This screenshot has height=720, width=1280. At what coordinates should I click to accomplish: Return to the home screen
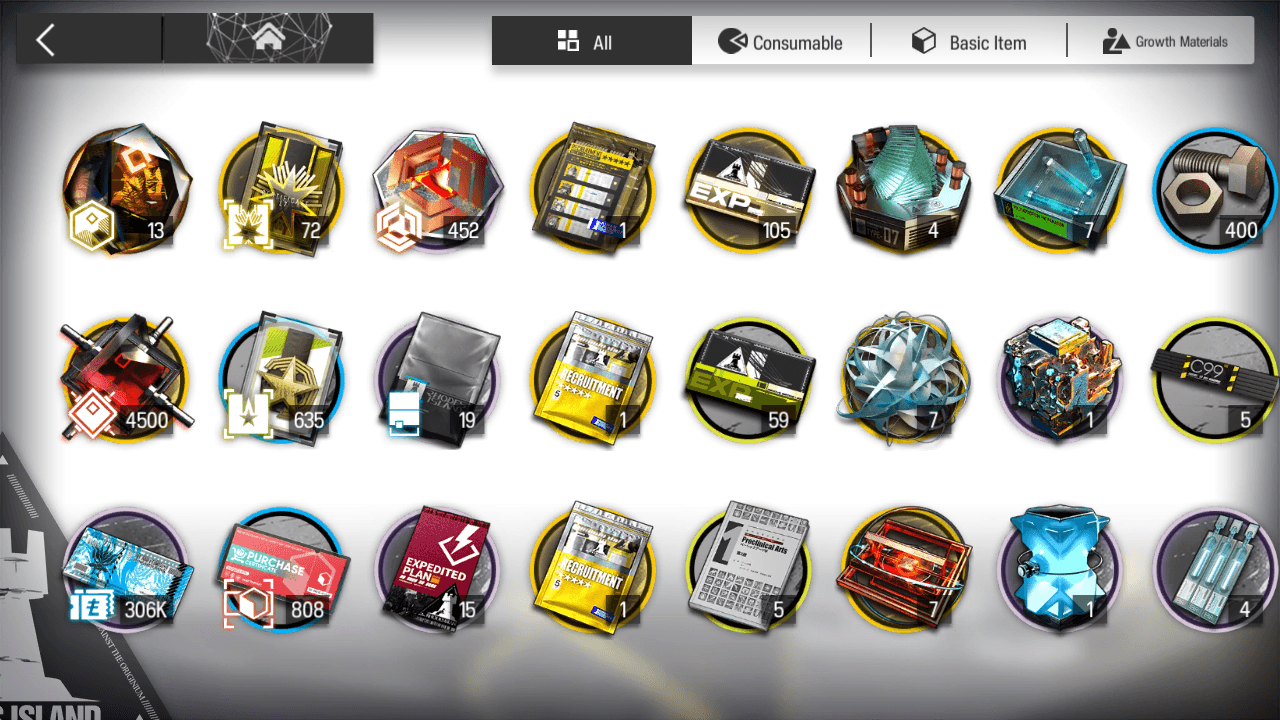[x=267, y=40]
